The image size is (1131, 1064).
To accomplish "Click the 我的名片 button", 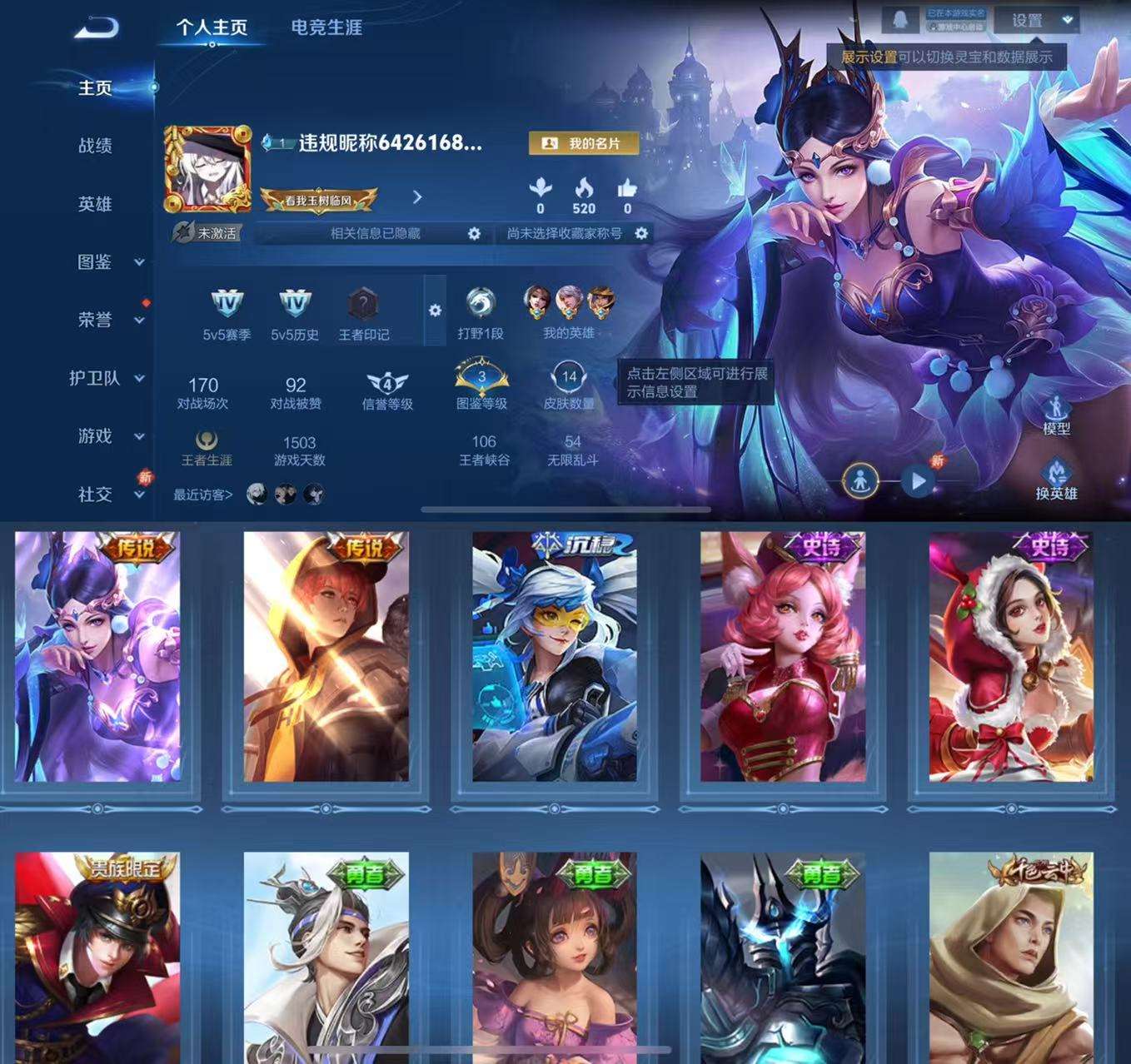I will [x=583, y=143].
